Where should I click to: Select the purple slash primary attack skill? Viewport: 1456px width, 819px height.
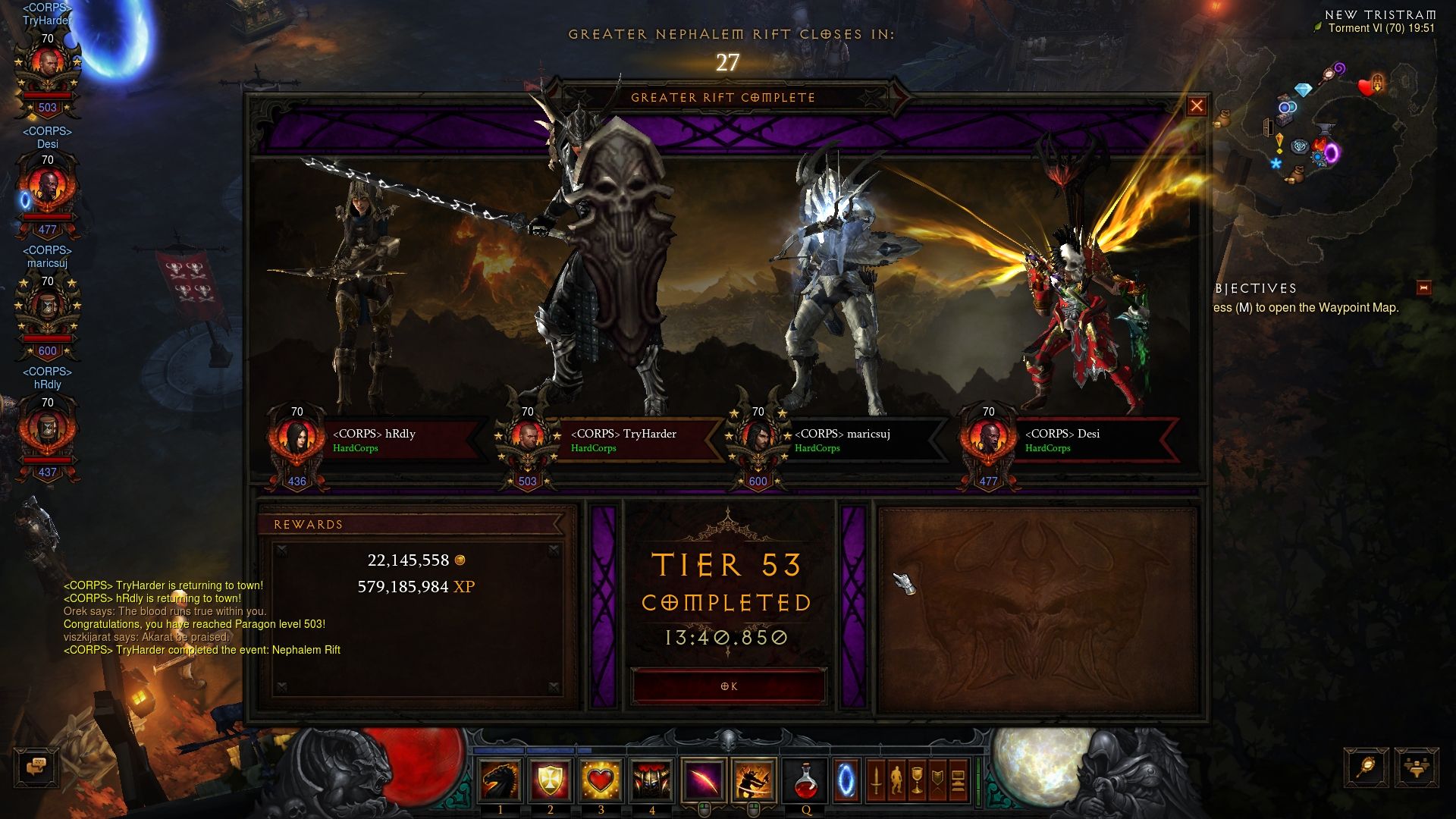pyautogui.click(x=703, y=780)
